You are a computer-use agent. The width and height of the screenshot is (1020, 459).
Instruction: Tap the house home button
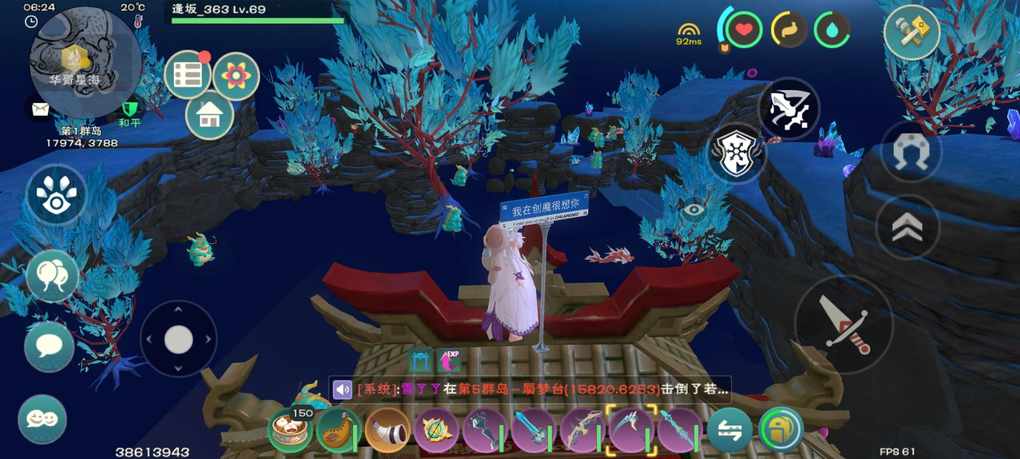coord(210,116)
